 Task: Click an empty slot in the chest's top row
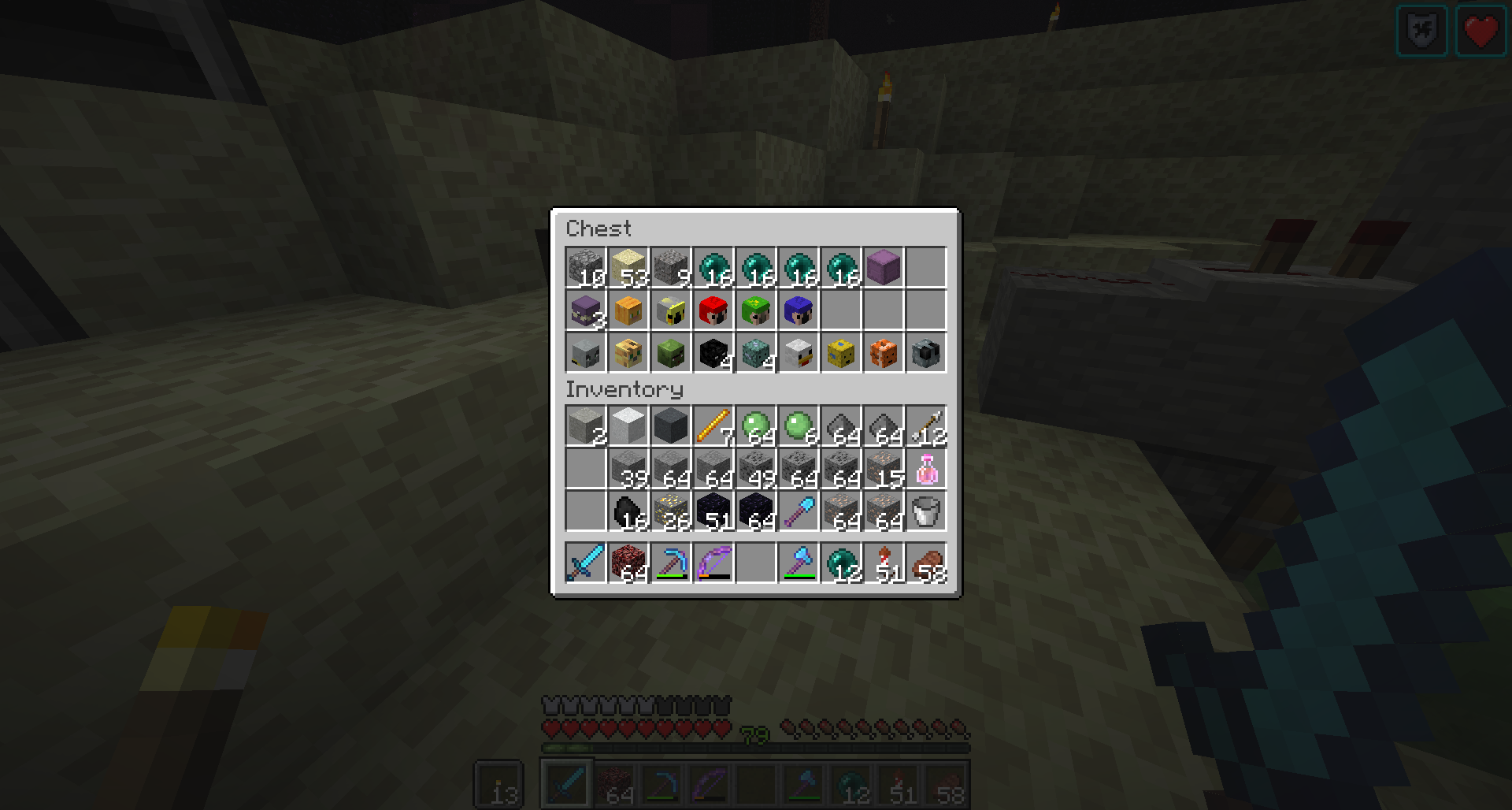[x=925, y=268]
